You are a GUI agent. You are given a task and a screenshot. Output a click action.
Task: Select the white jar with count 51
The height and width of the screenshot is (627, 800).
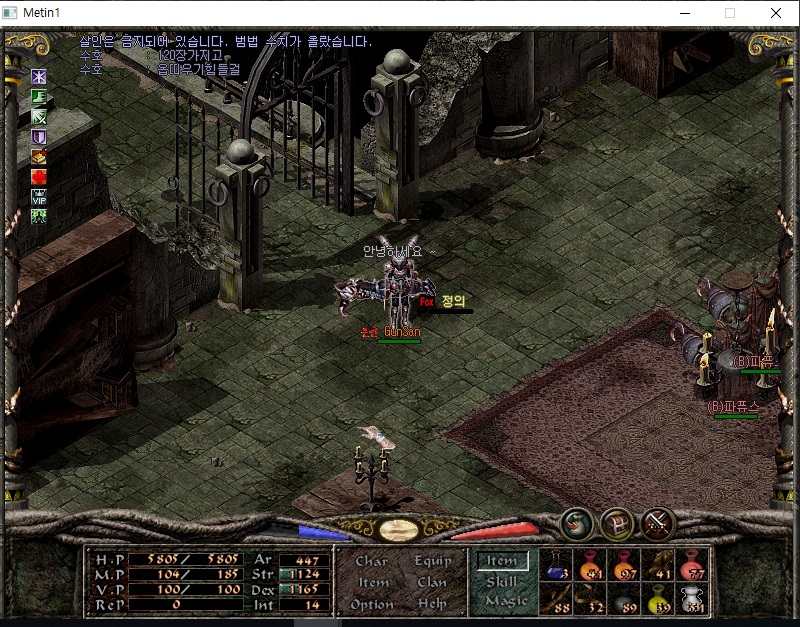click(693, 597)
